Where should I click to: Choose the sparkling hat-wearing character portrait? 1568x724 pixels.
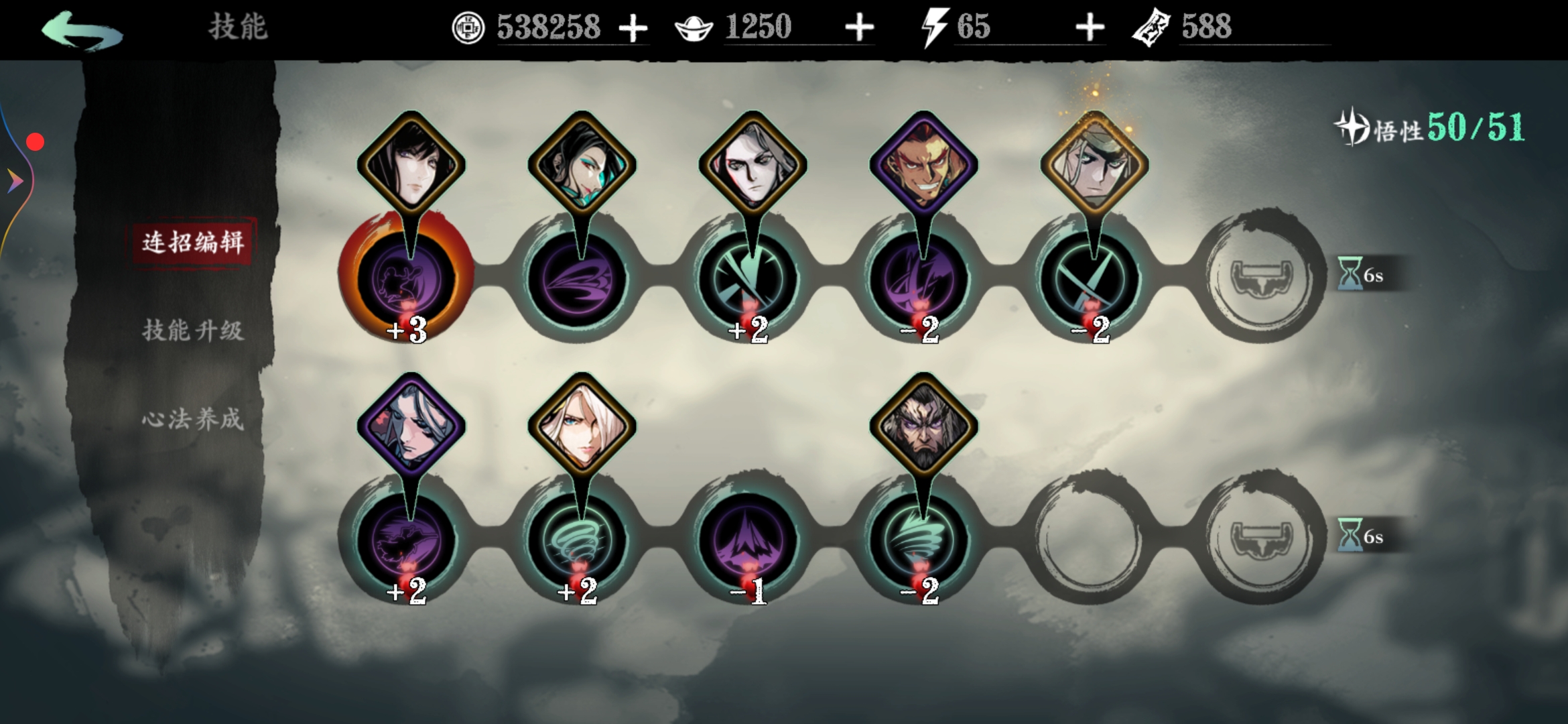1094,164
